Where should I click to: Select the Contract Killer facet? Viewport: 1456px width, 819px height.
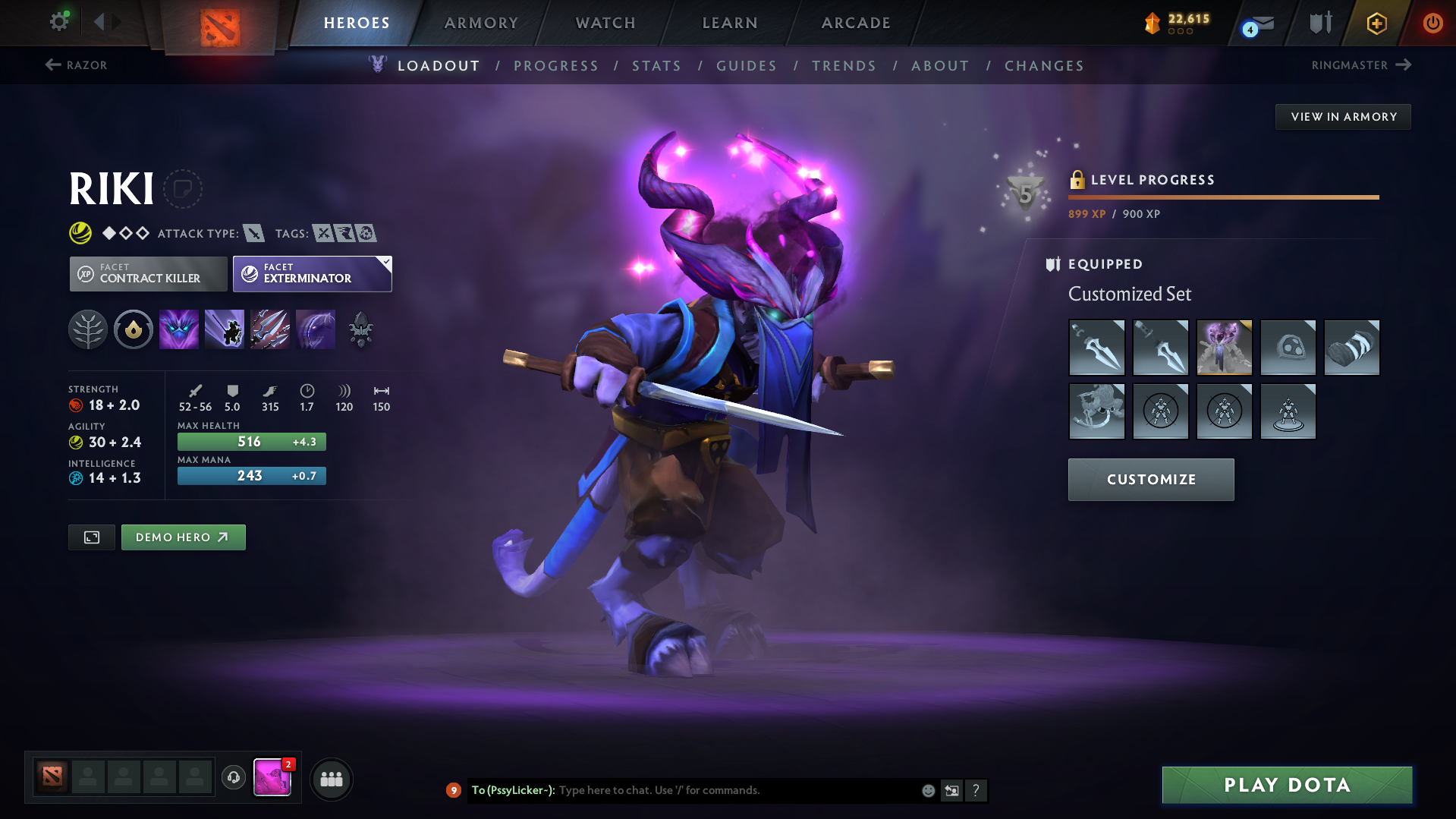click(x=149, y=273)
